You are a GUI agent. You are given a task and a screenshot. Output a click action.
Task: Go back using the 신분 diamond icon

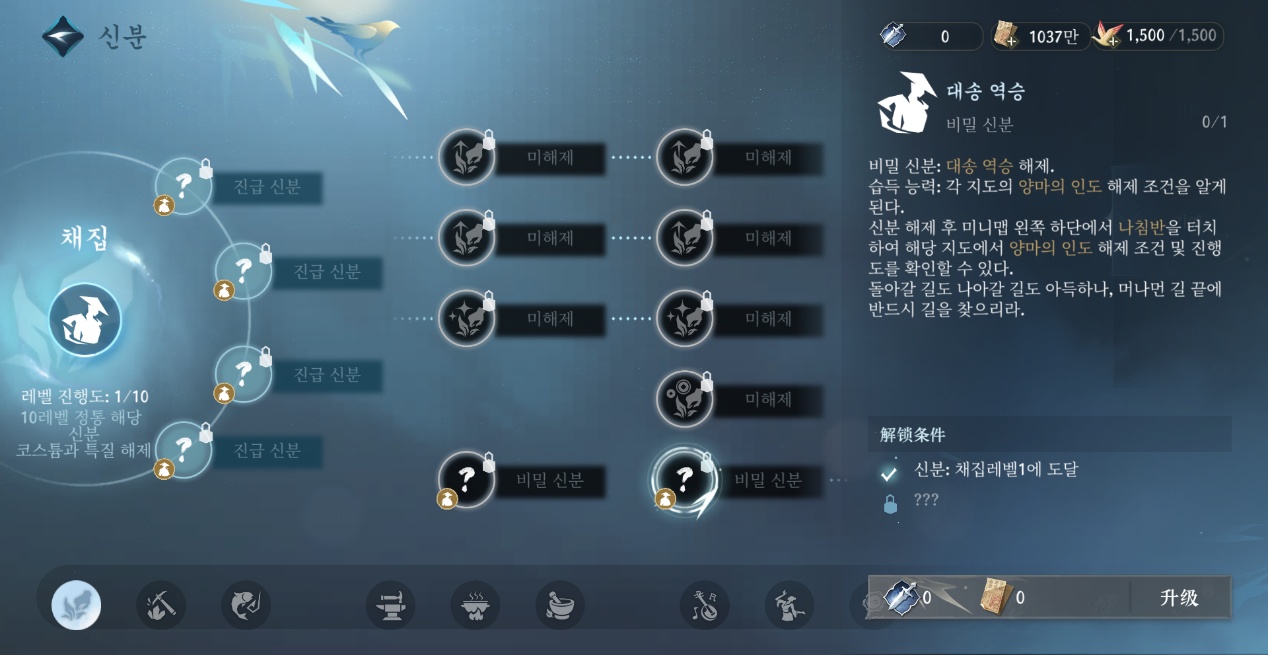tap(62, 37)
